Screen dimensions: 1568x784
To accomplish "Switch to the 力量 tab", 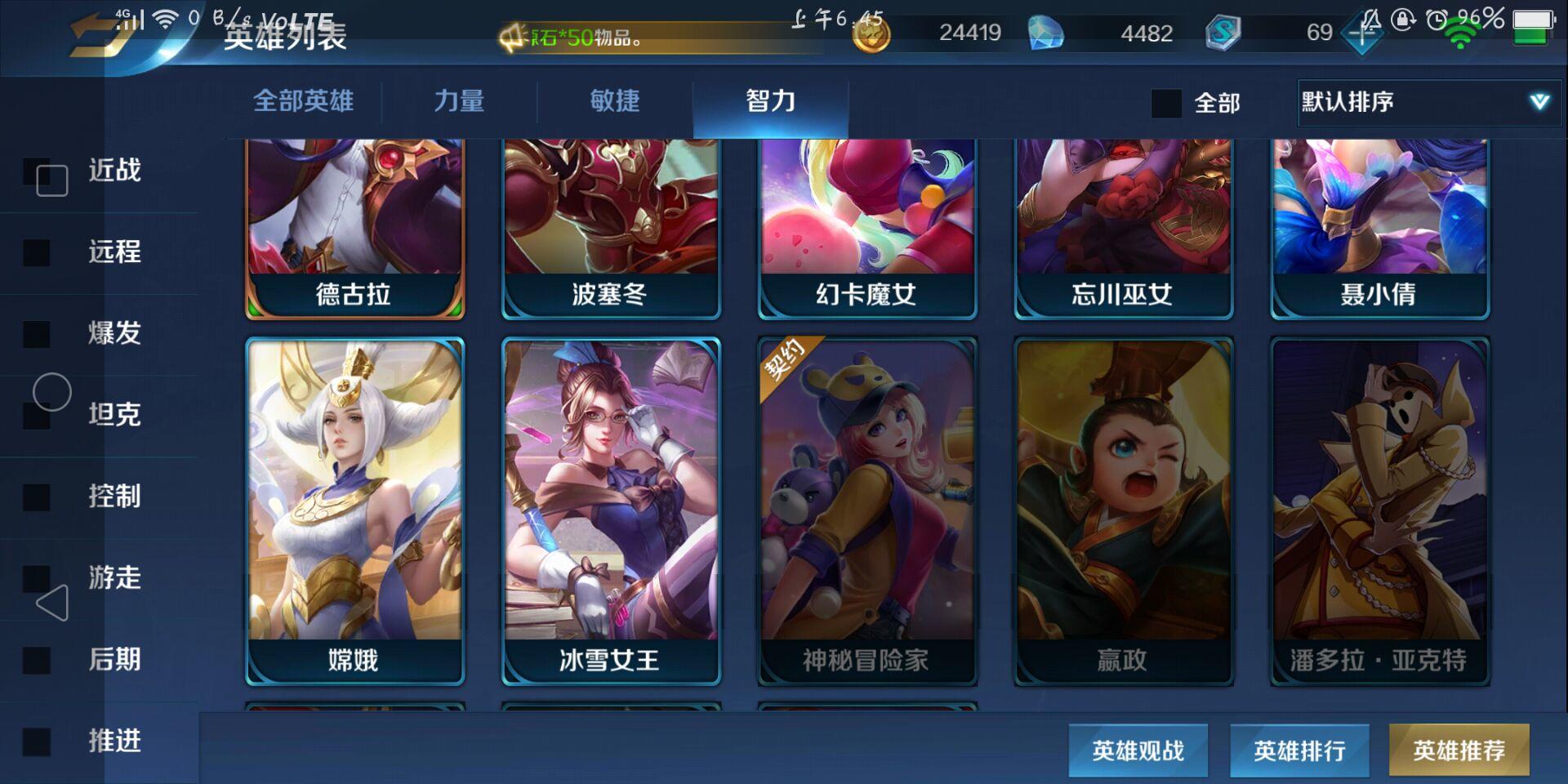I will tap(461, 101).
